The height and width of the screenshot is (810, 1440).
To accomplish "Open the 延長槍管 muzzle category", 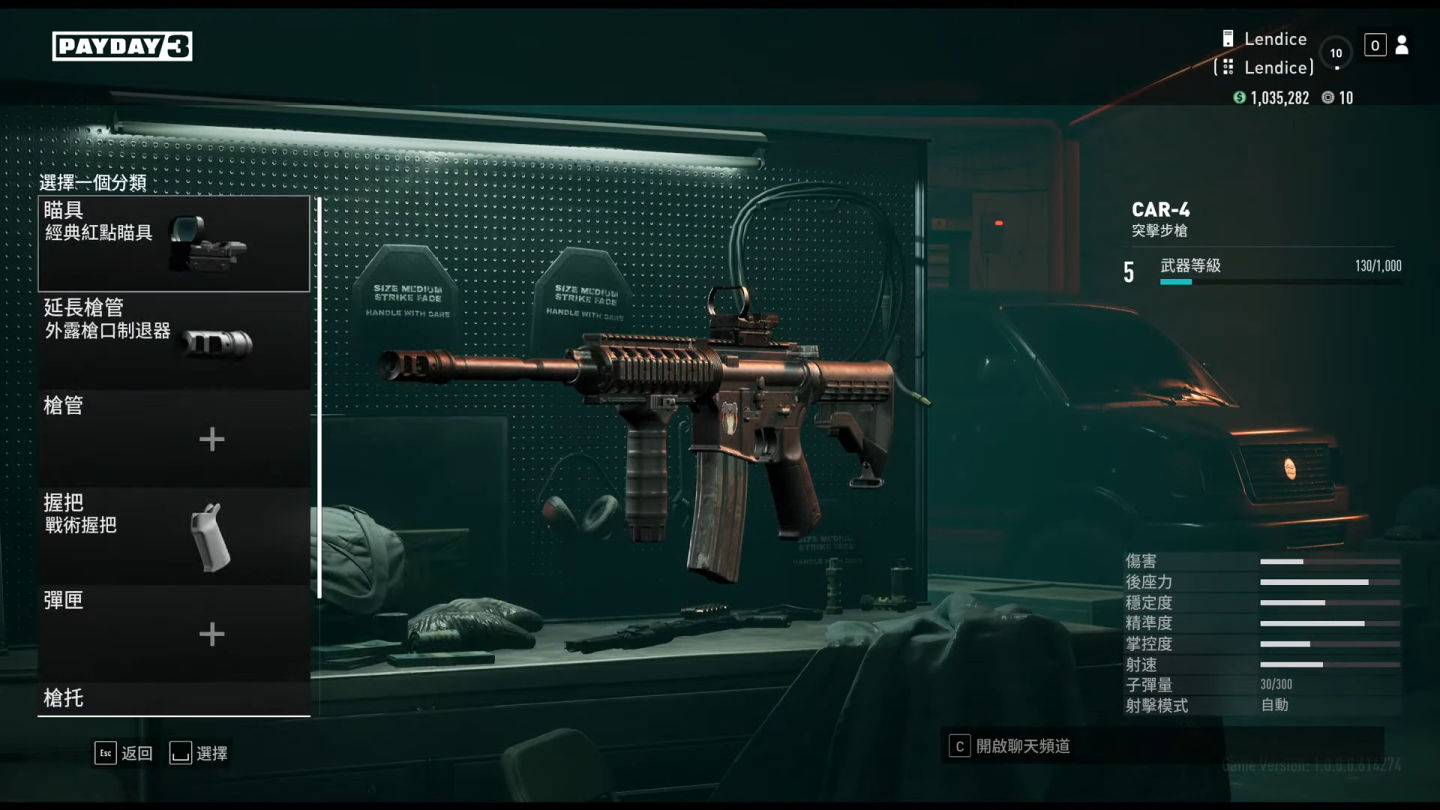I will point(174,340).
